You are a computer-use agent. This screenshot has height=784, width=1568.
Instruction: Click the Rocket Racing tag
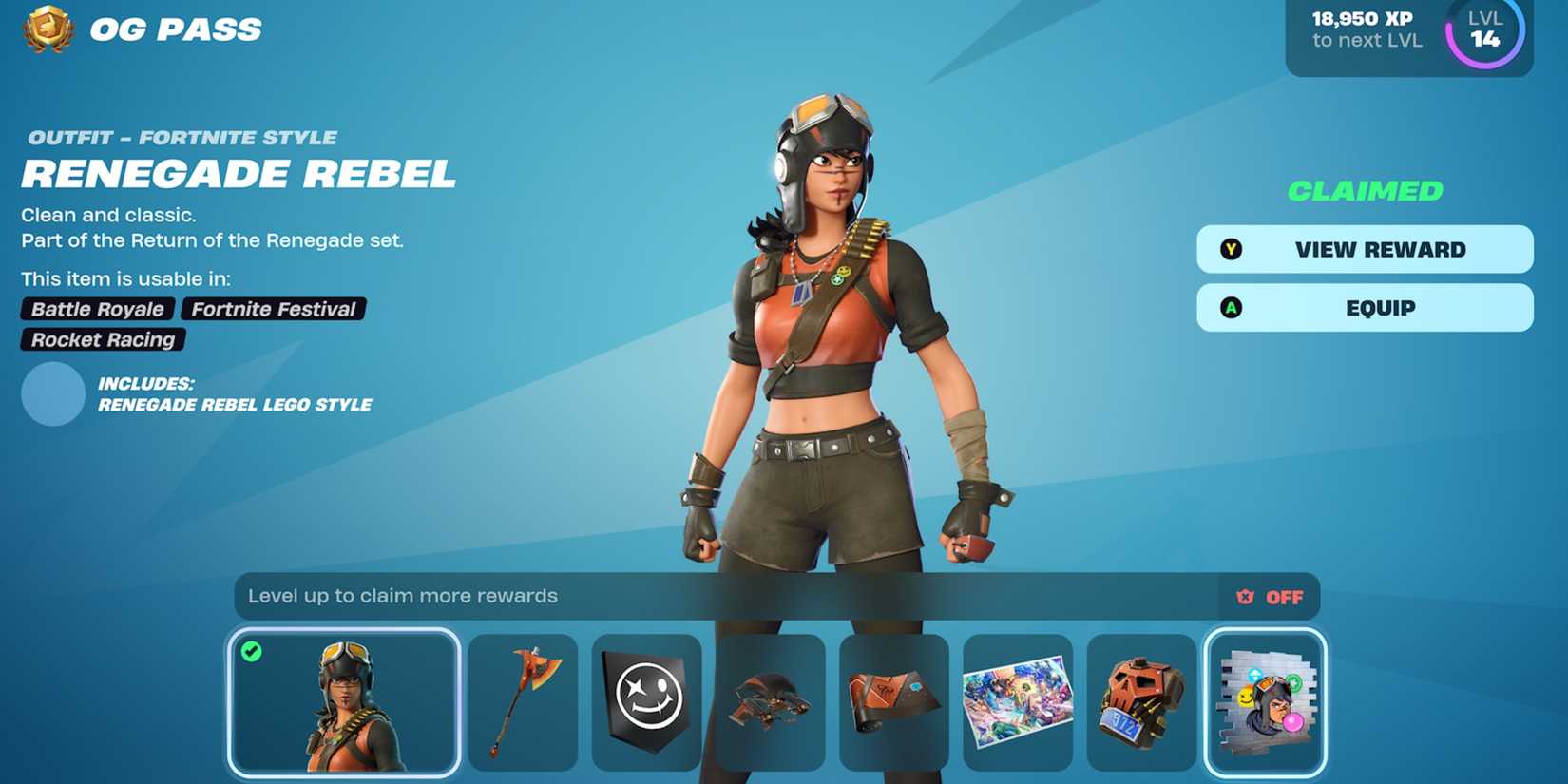(x=101, y=339)
